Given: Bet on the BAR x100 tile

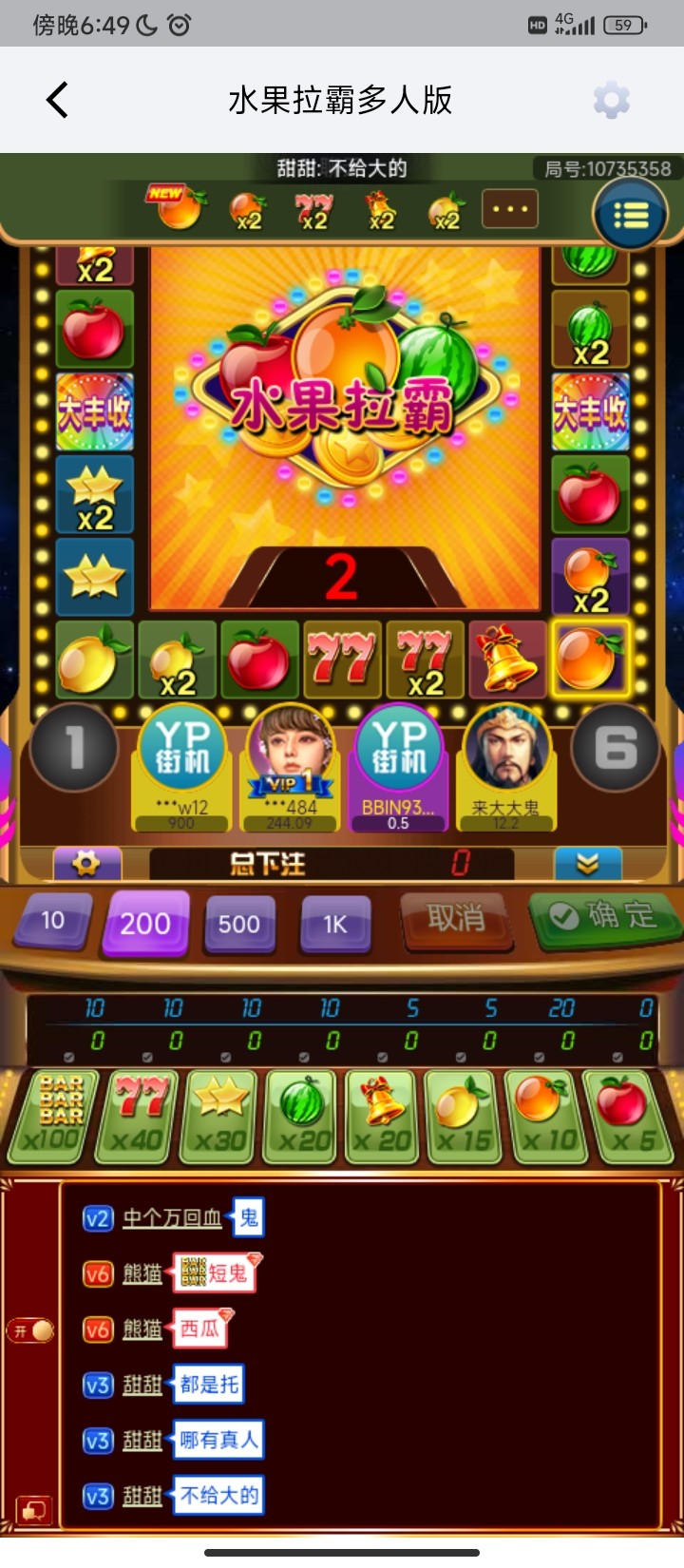Looking at the screenshot, I should point(54,1116).
